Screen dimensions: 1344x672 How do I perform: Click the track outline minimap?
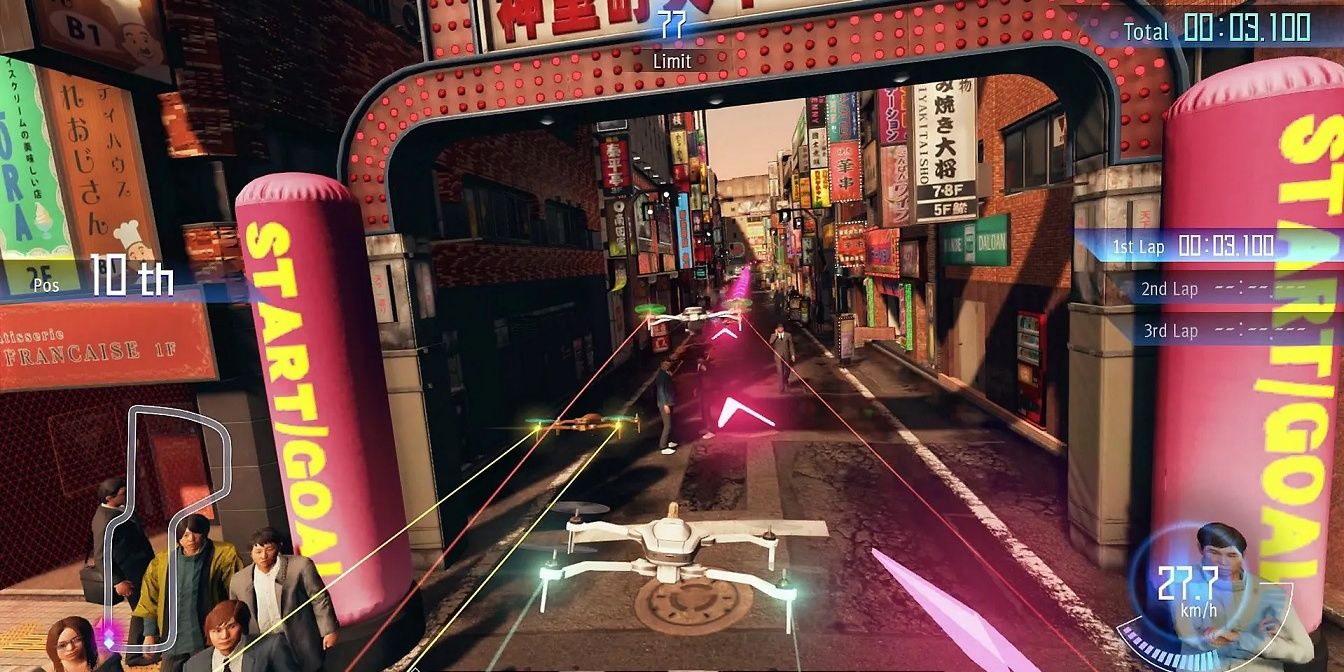click(x=170, y=525)
